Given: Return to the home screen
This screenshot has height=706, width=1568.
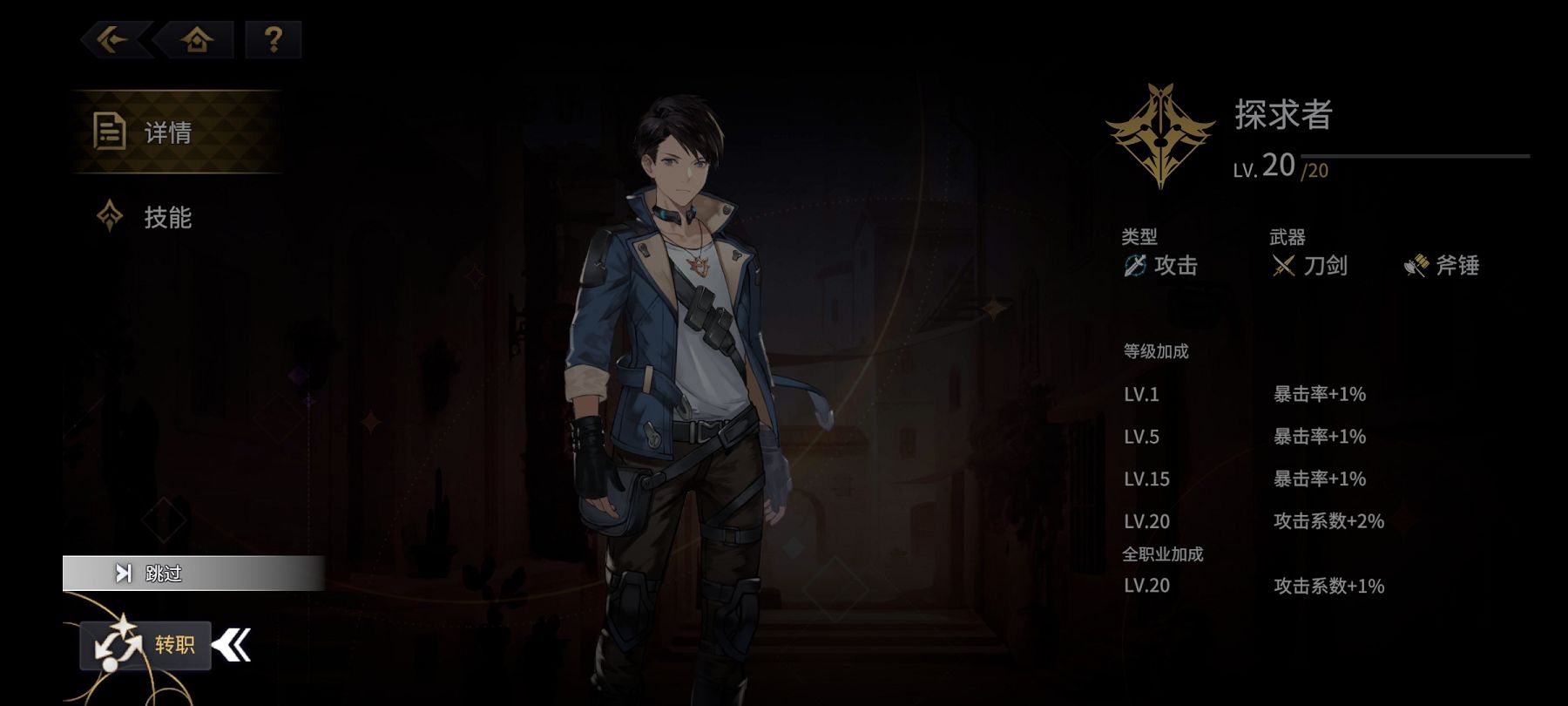Looking at the screenshot, I should tap(196, 40).
